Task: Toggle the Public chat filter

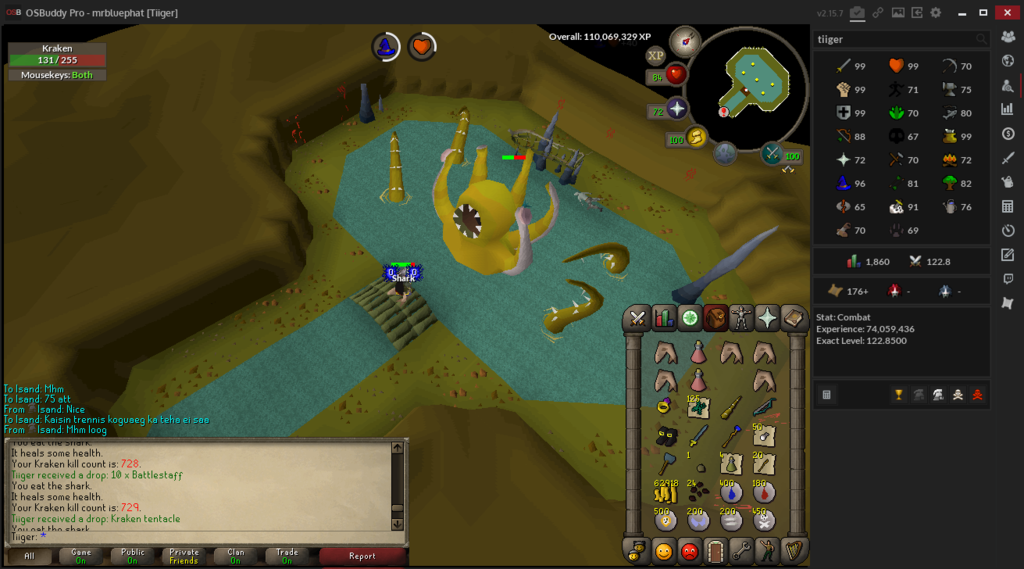Action: pos(133,556)
